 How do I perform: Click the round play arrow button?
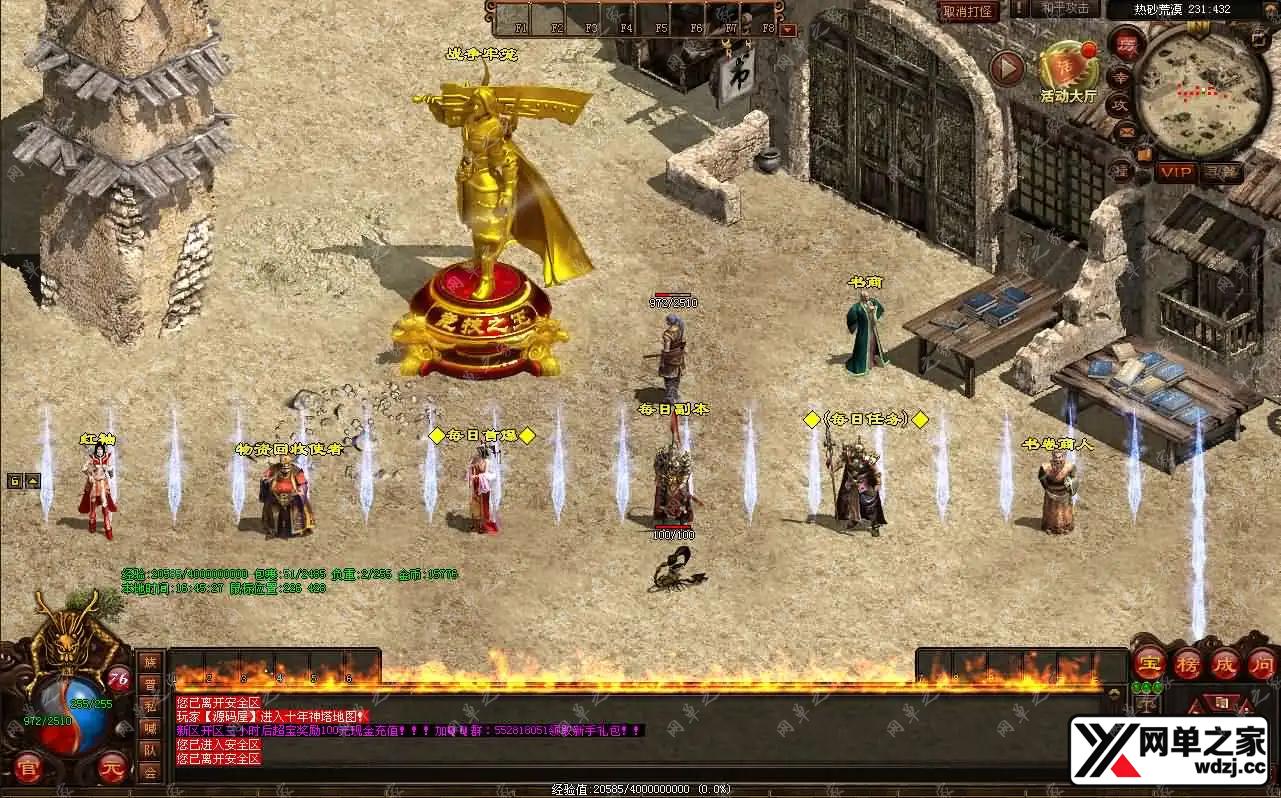coord(1007,69)
